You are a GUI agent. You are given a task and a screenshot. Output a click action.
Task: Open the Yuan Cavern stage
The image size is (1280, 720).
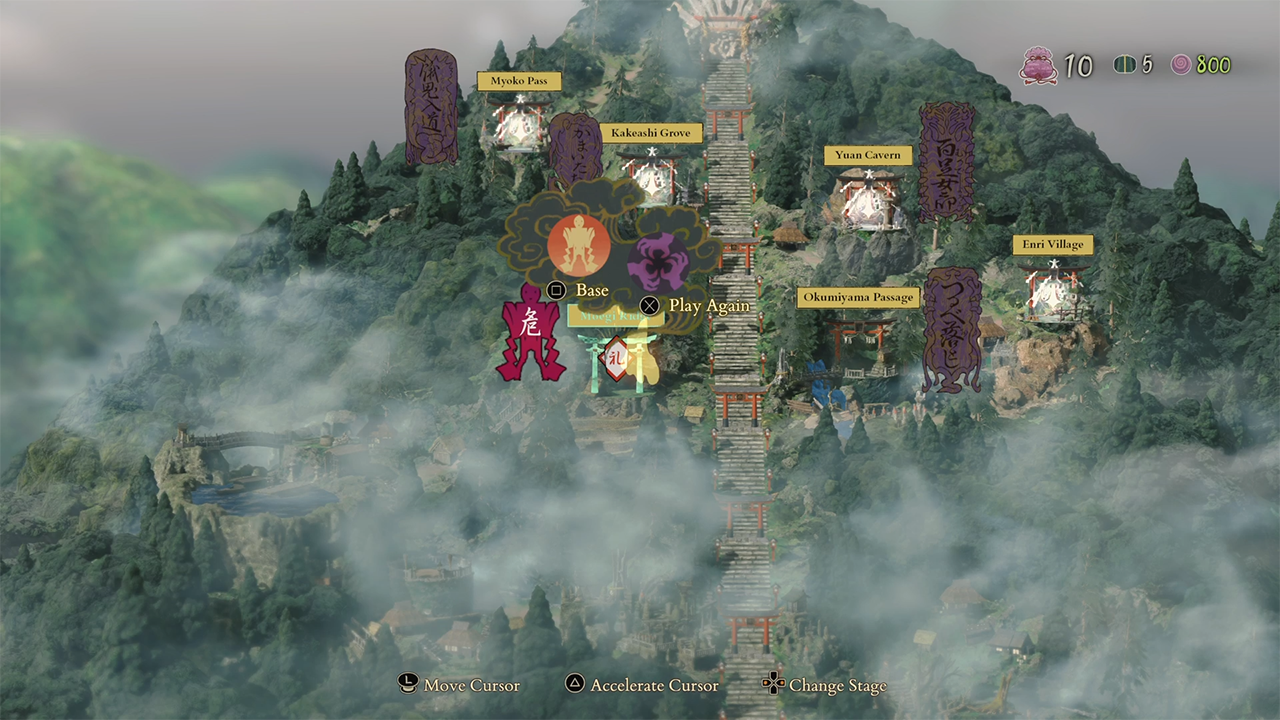tap(868, 198)
